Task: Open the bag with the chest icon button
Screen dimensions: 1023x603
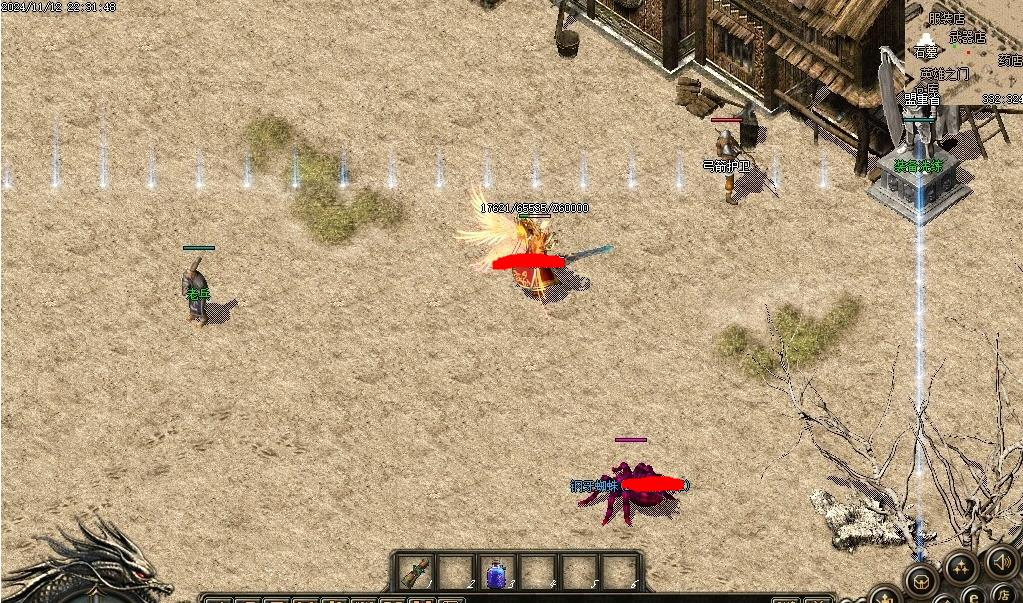Action: (x=920, y=580)
